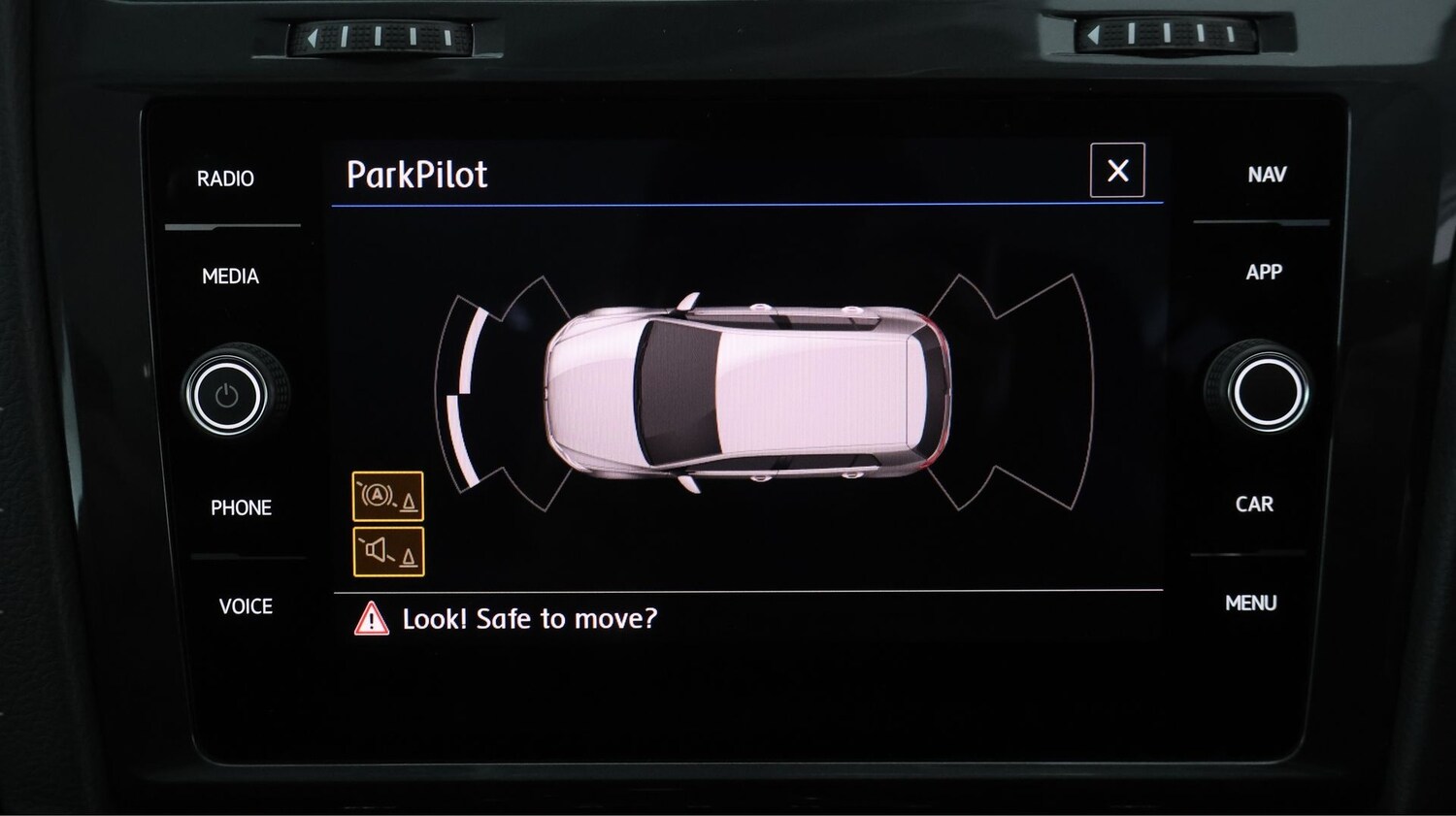
Task: Close the ParkPilot view with X
Action: (1117, 172)
